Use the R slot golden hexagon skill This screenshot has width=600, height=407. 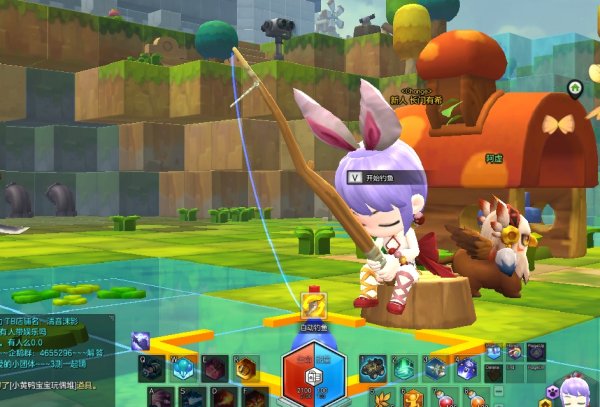tap(246, 369)
